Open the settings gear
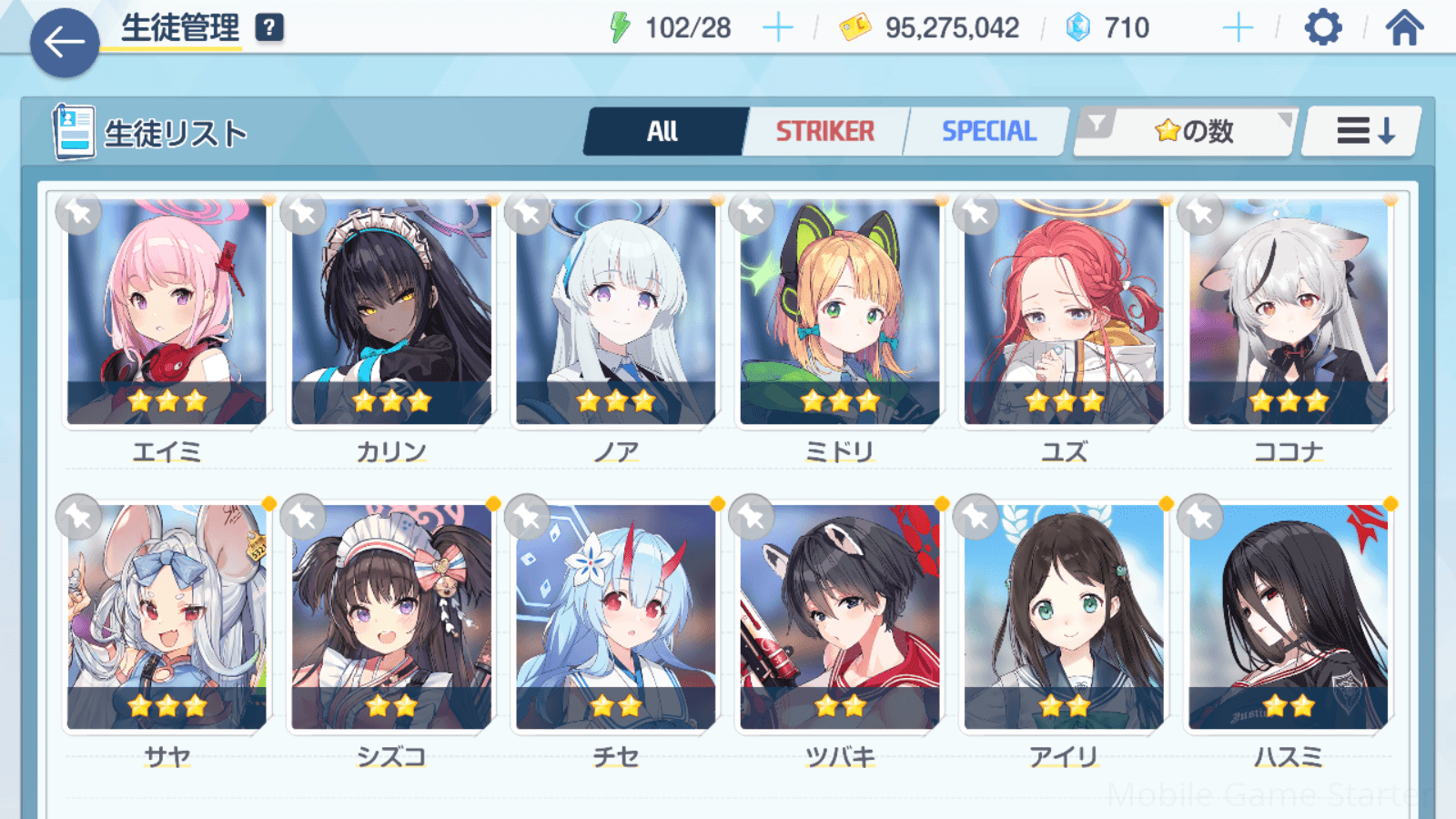 [1322, 28]
